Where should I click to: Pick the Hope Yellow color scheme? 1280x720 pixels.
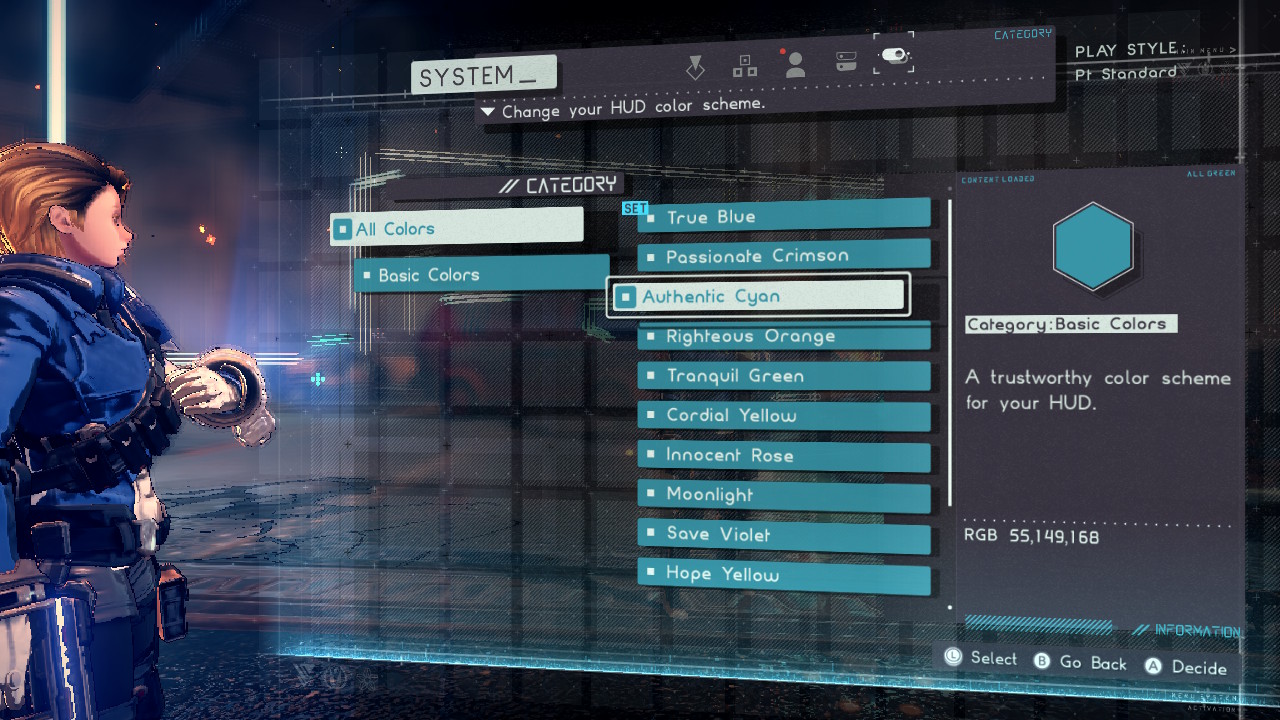click(x=783, y=575)
